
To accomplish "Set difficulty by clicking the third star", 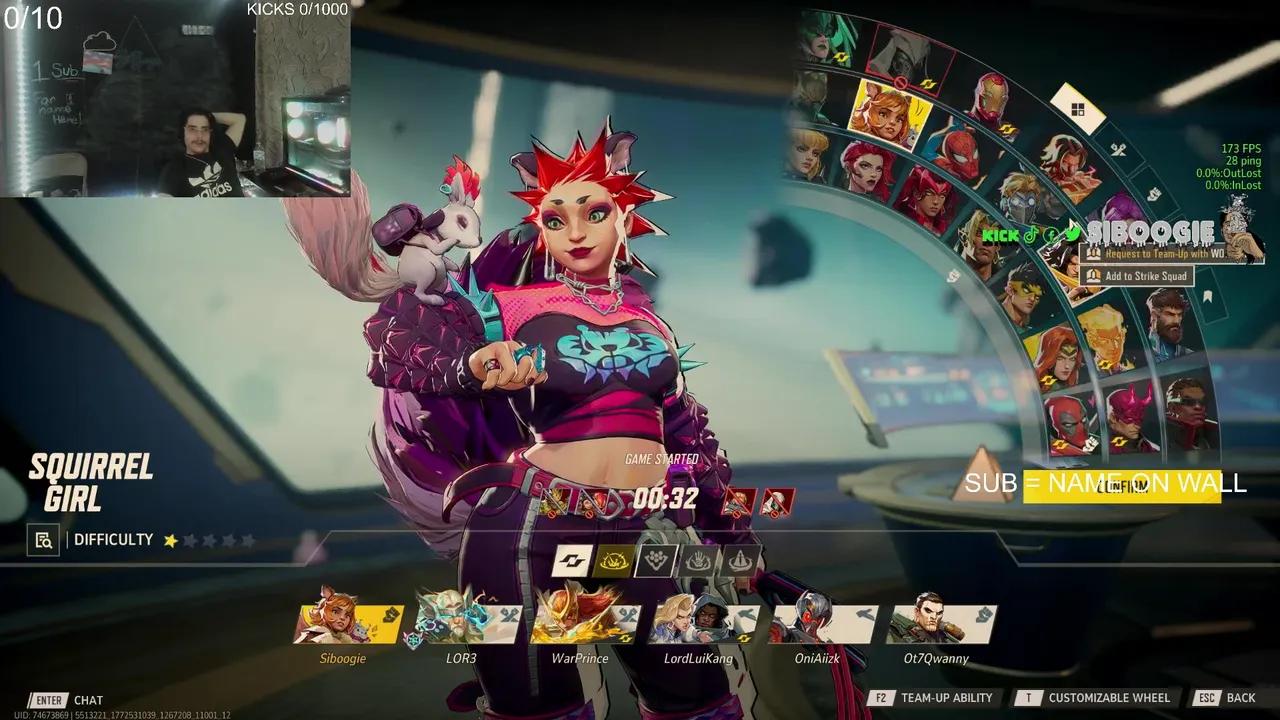I will click(x=207, y=540).
